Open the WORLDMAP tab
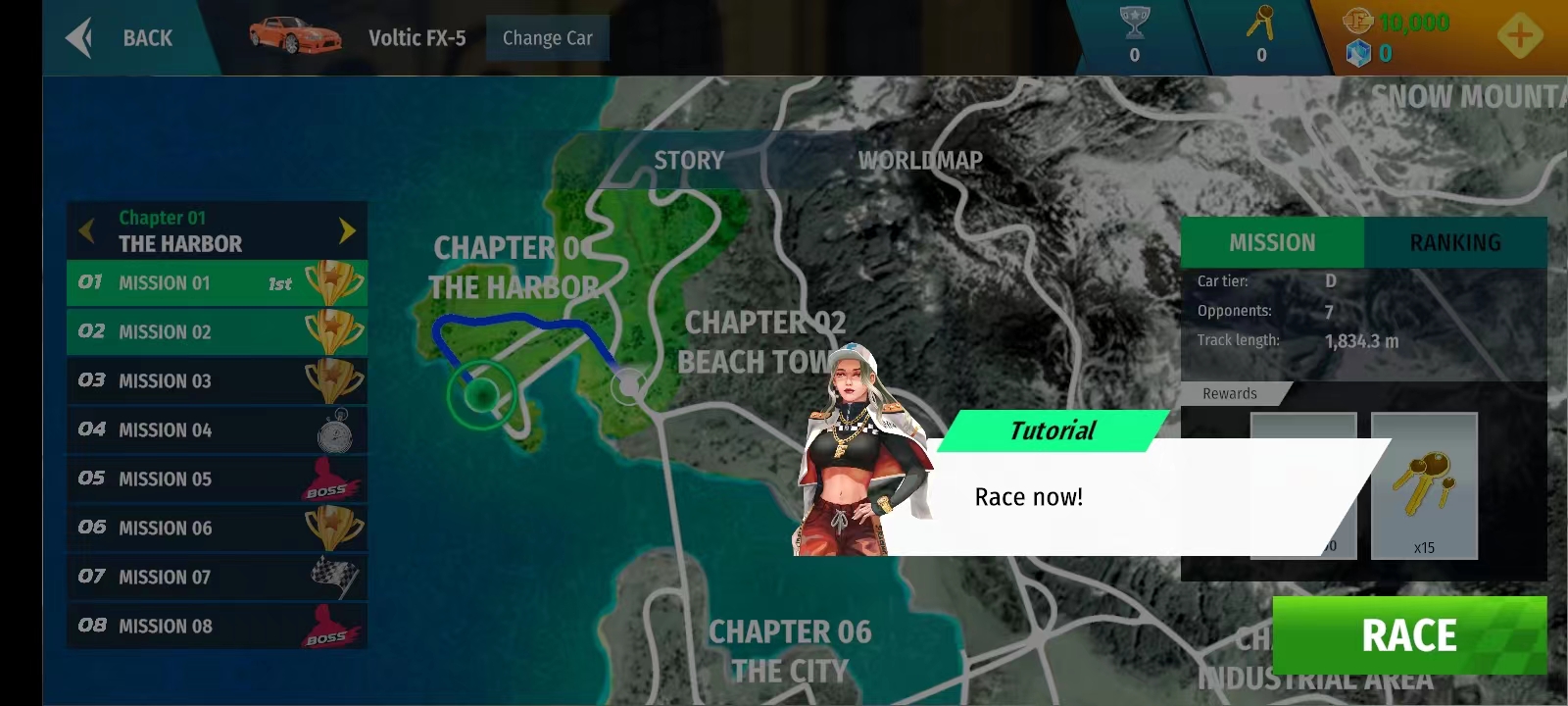The image size is (1568, 706). [919, 160]
